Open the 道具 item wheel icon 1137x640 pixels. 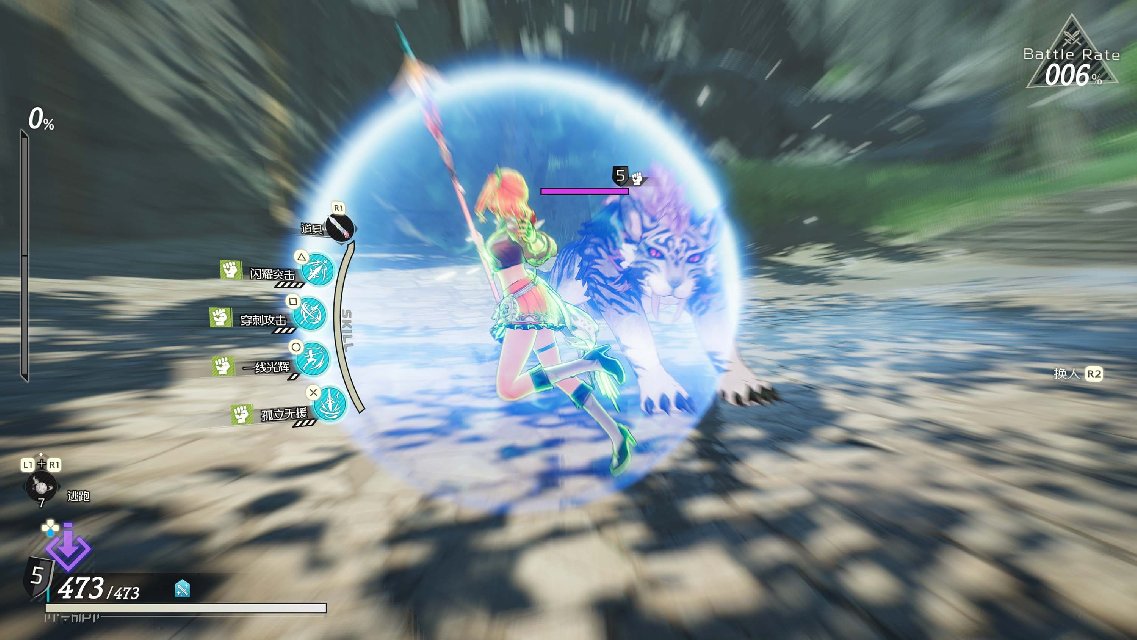pos(341,229)
